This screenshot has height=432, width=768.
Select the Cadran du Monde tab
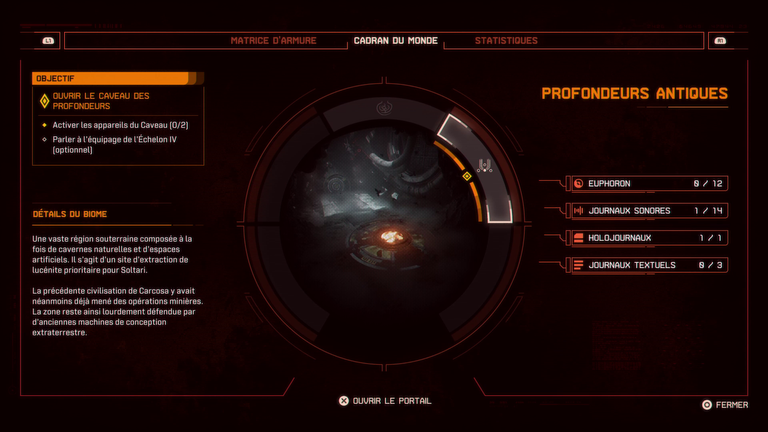396,41
